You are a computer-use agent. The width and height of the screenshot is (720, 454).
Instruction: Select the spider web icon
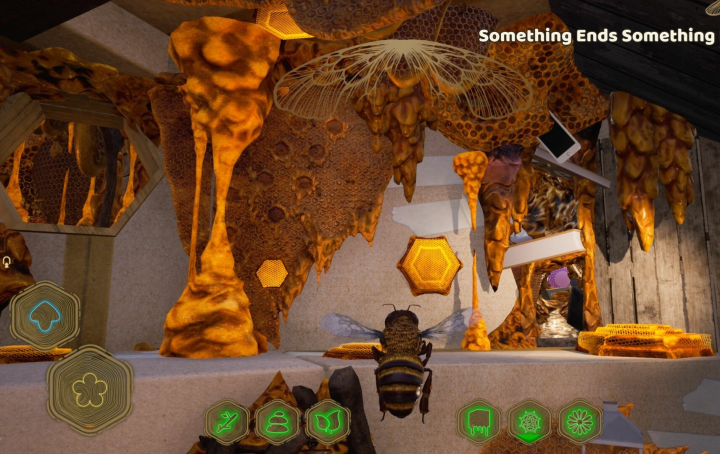point(529,421)
